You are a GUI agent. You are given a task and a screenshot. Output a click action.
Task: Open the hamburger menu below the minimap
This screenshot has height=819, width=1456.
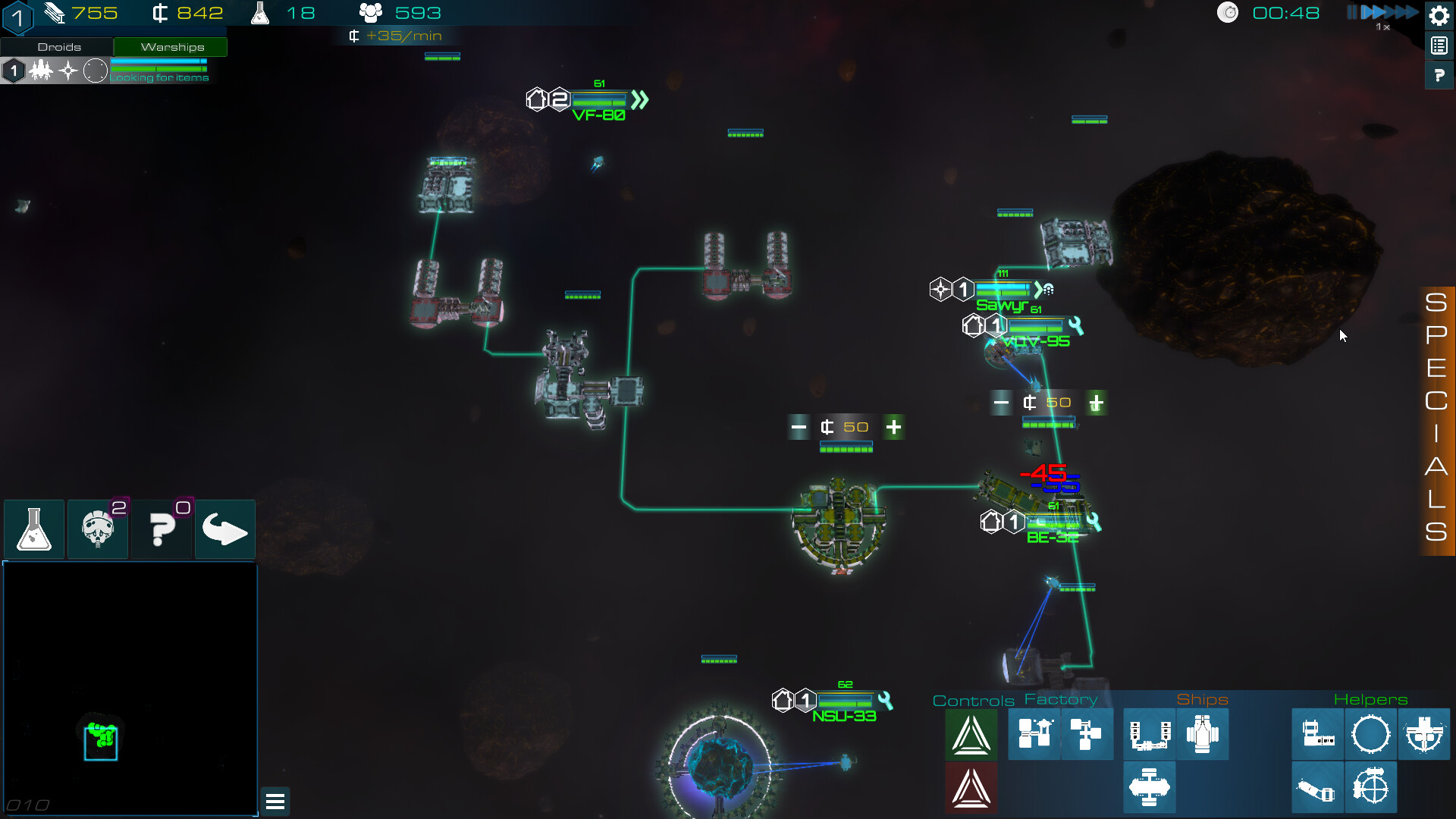coord(275,801)
